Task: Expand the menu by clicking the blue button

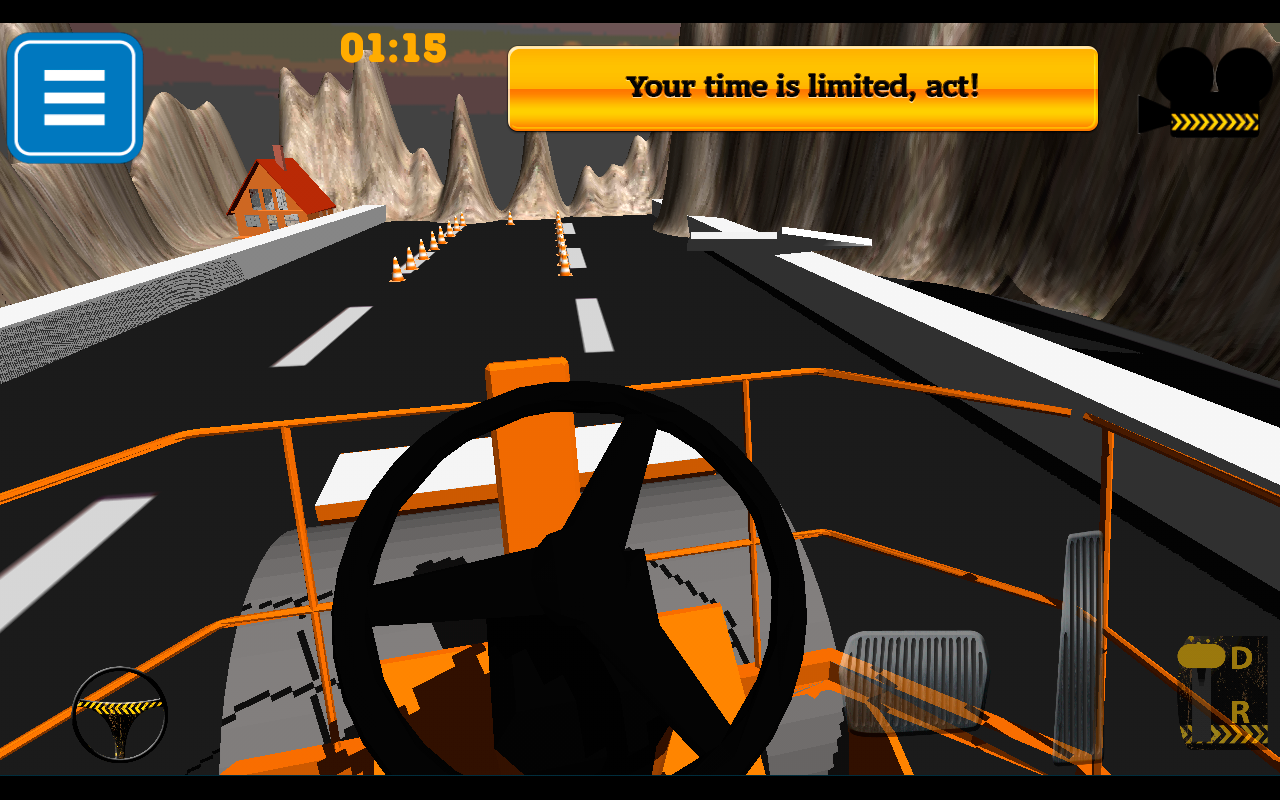Action: [x=74, y=99]
